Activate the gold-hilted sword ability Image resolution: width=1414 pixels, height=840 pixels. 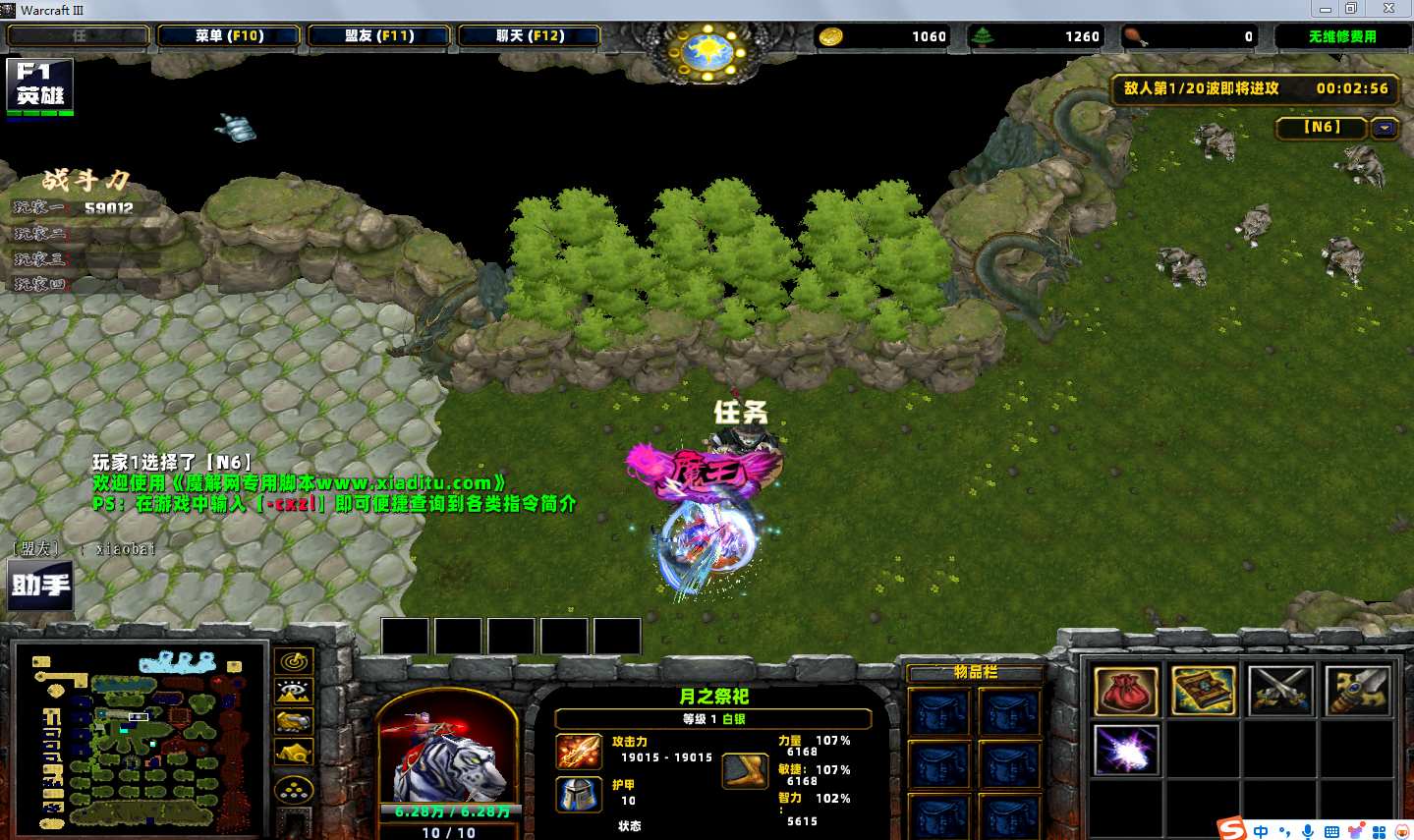pyautogui.click(x=1357, y=690)
